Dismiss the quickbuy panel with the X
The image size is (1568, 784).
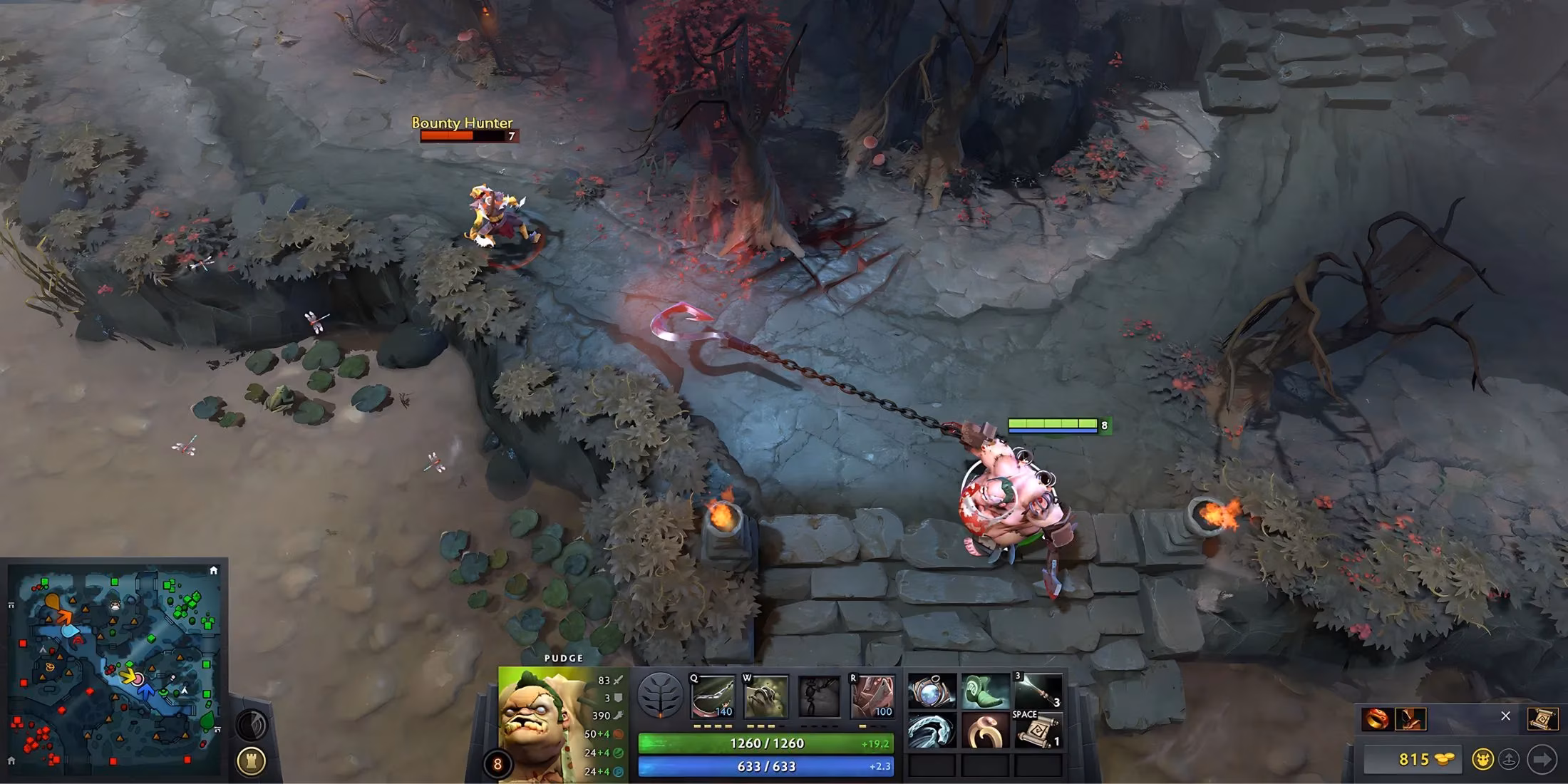click(x=1506, y=716)
